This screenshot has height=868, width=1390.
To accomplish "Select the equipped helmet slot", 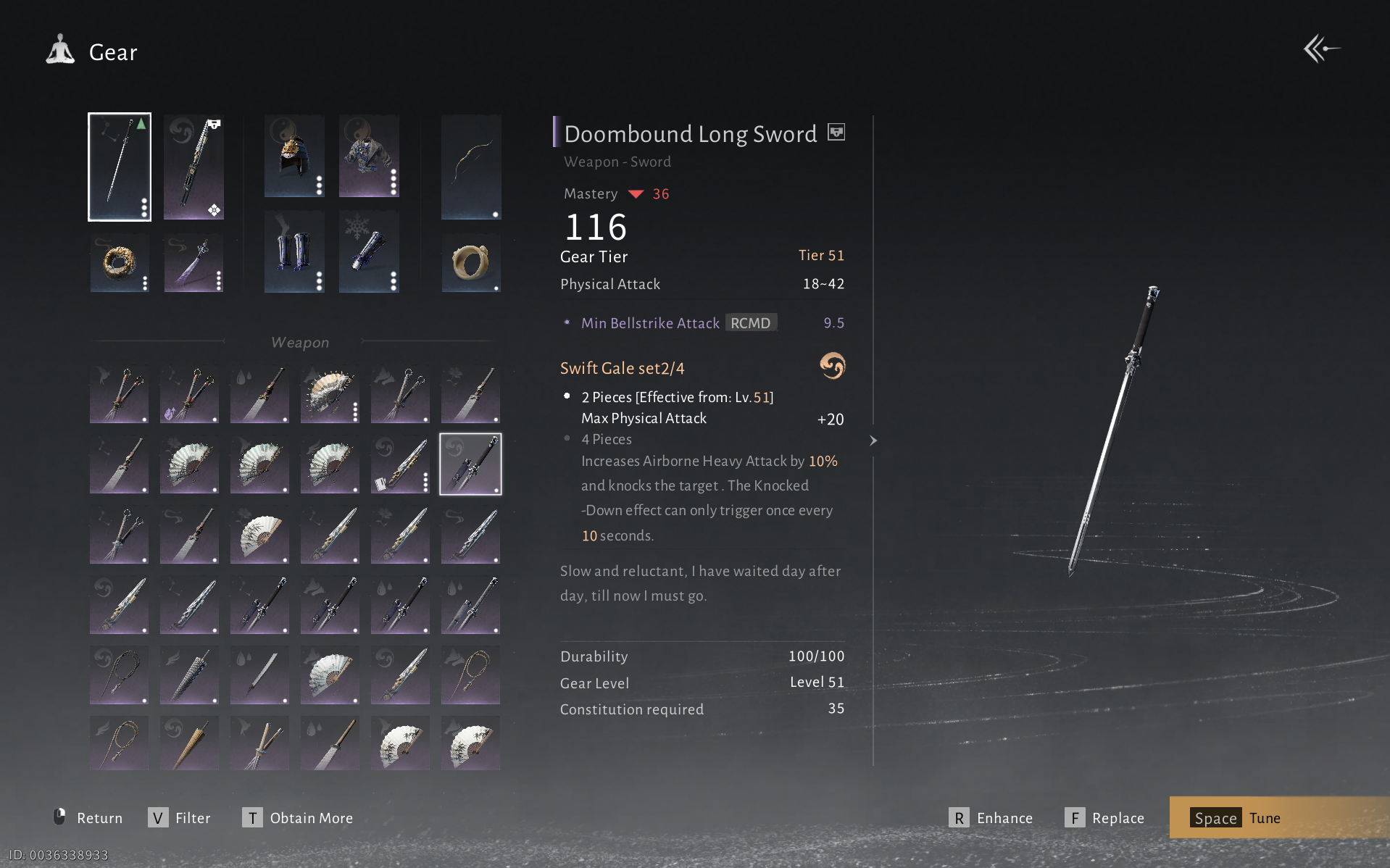I will pyautogui.click(x=294, y=157).
